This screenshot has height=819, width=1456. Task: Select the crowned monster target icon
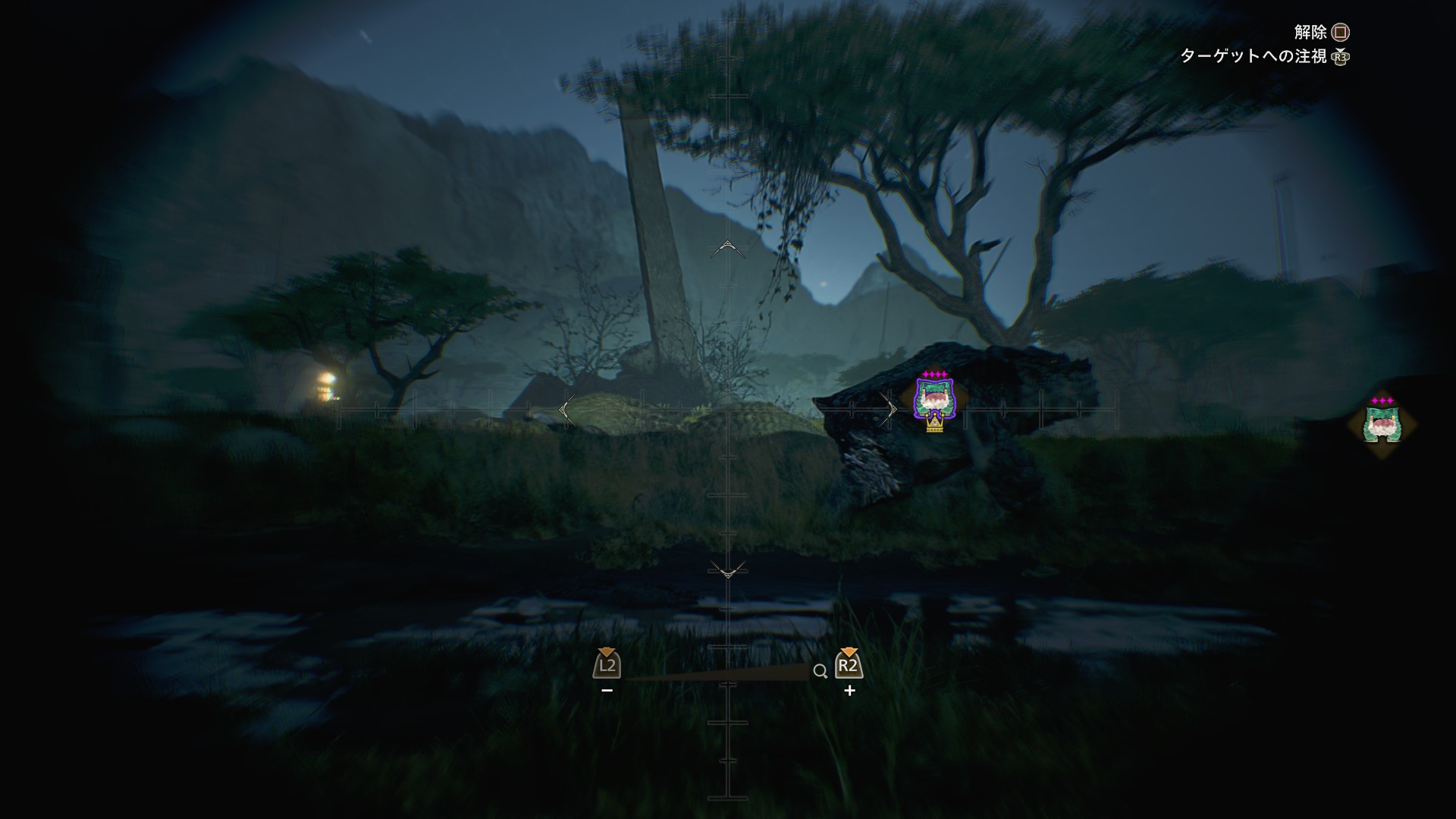(x=934, y=400)
